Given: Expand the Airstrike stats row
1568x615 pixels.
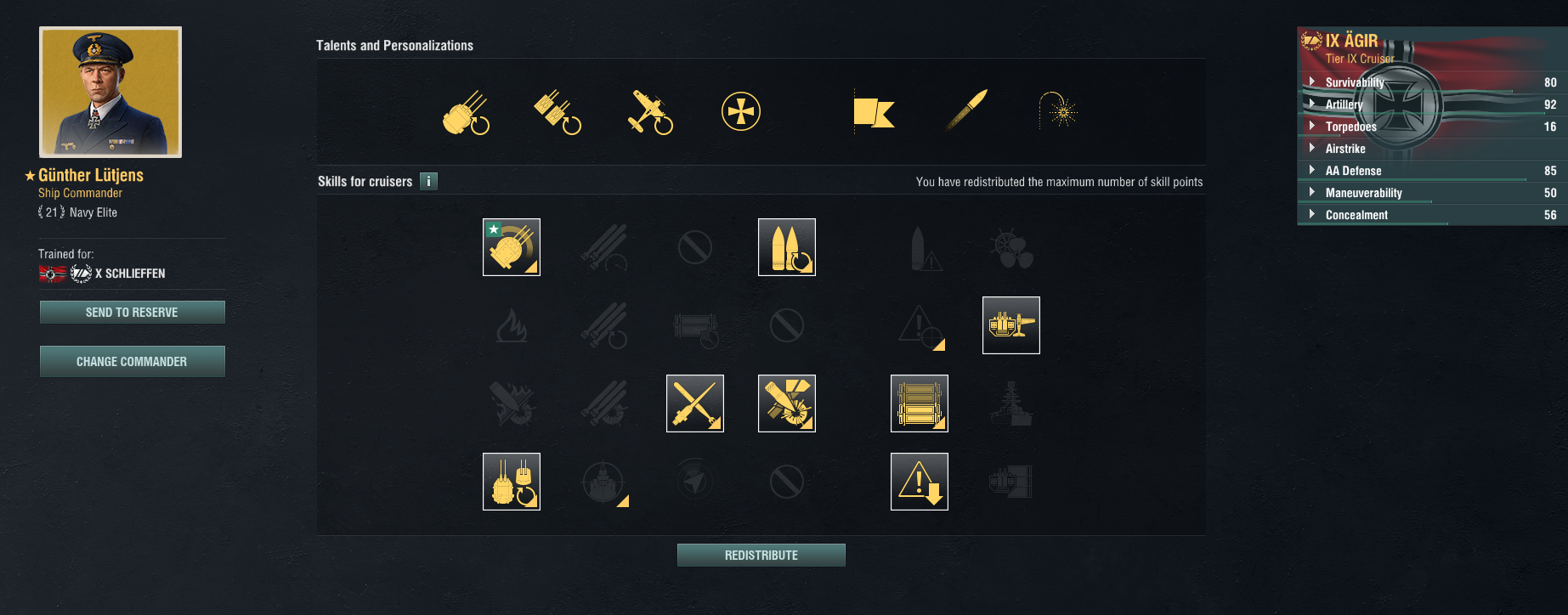Looking at the screenshot, I should coord(1313,149).
